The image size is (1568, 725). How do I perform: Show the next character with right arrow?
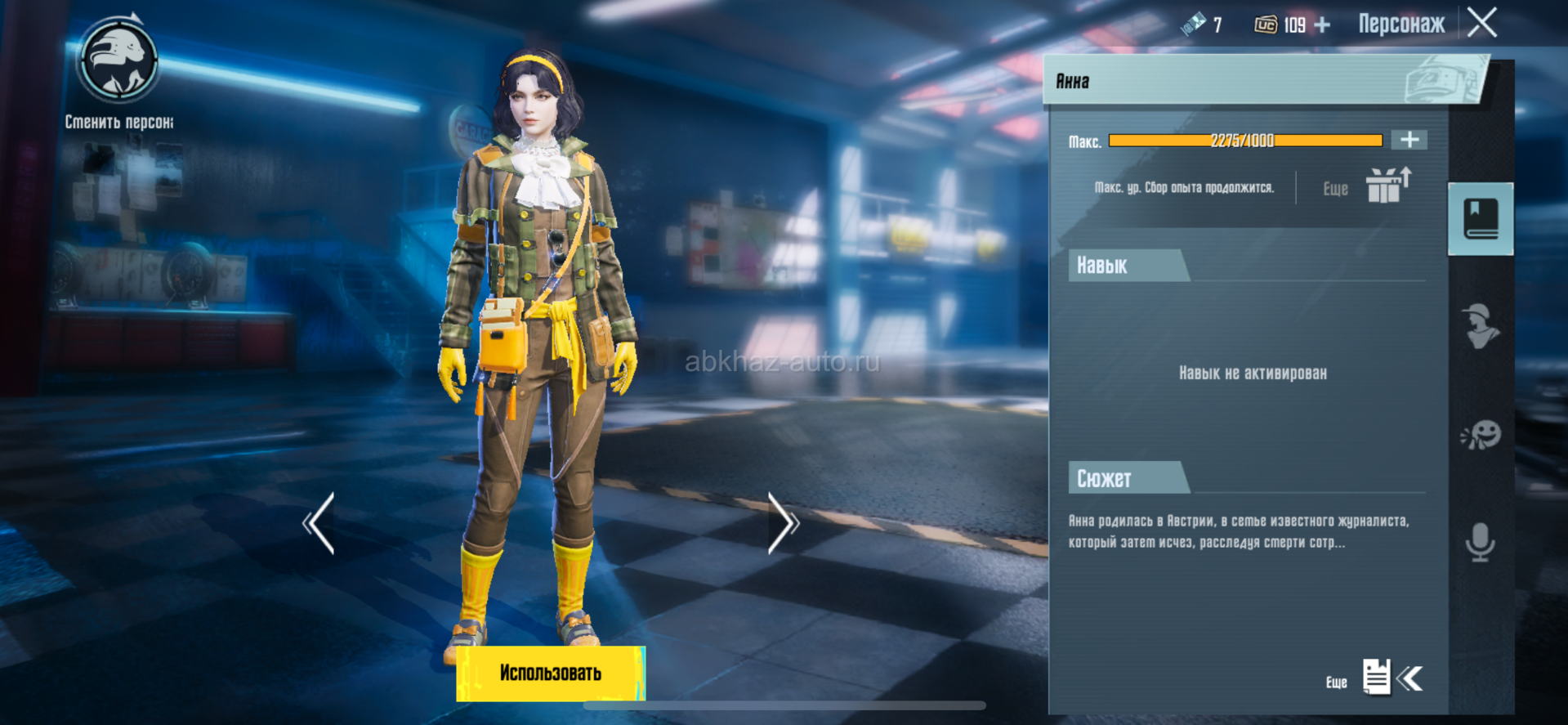click(782, 524)
